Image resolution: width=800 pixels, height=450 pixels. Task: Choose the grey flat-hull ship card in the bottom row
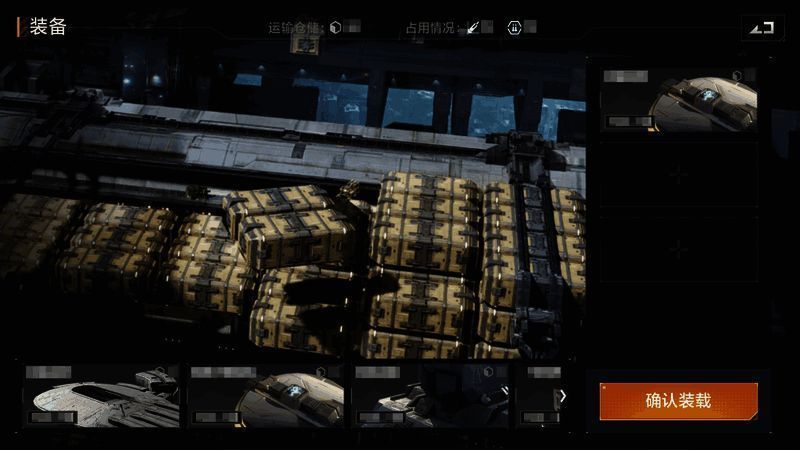(102, 396)
